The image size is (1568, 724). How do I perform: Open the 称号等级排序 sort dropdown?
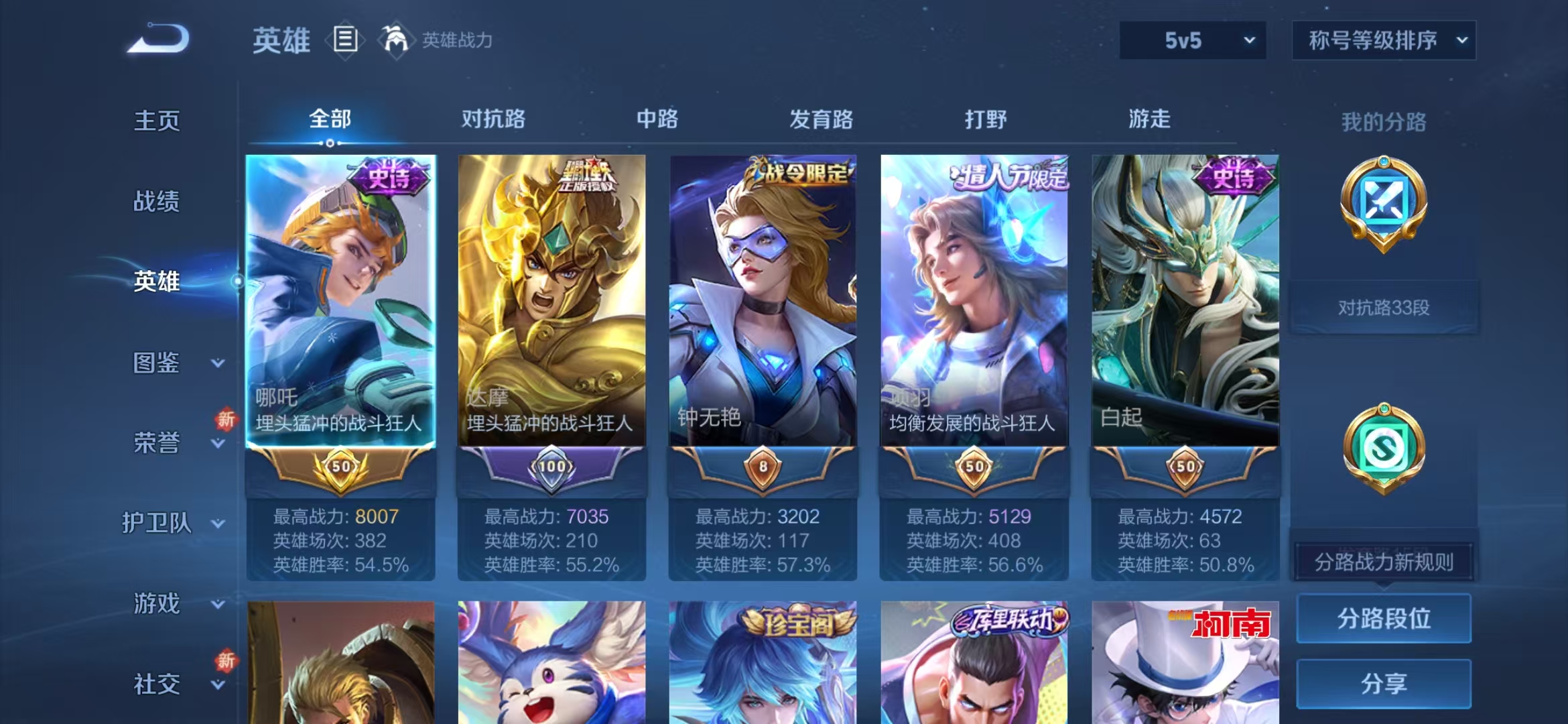(1384, 40)
